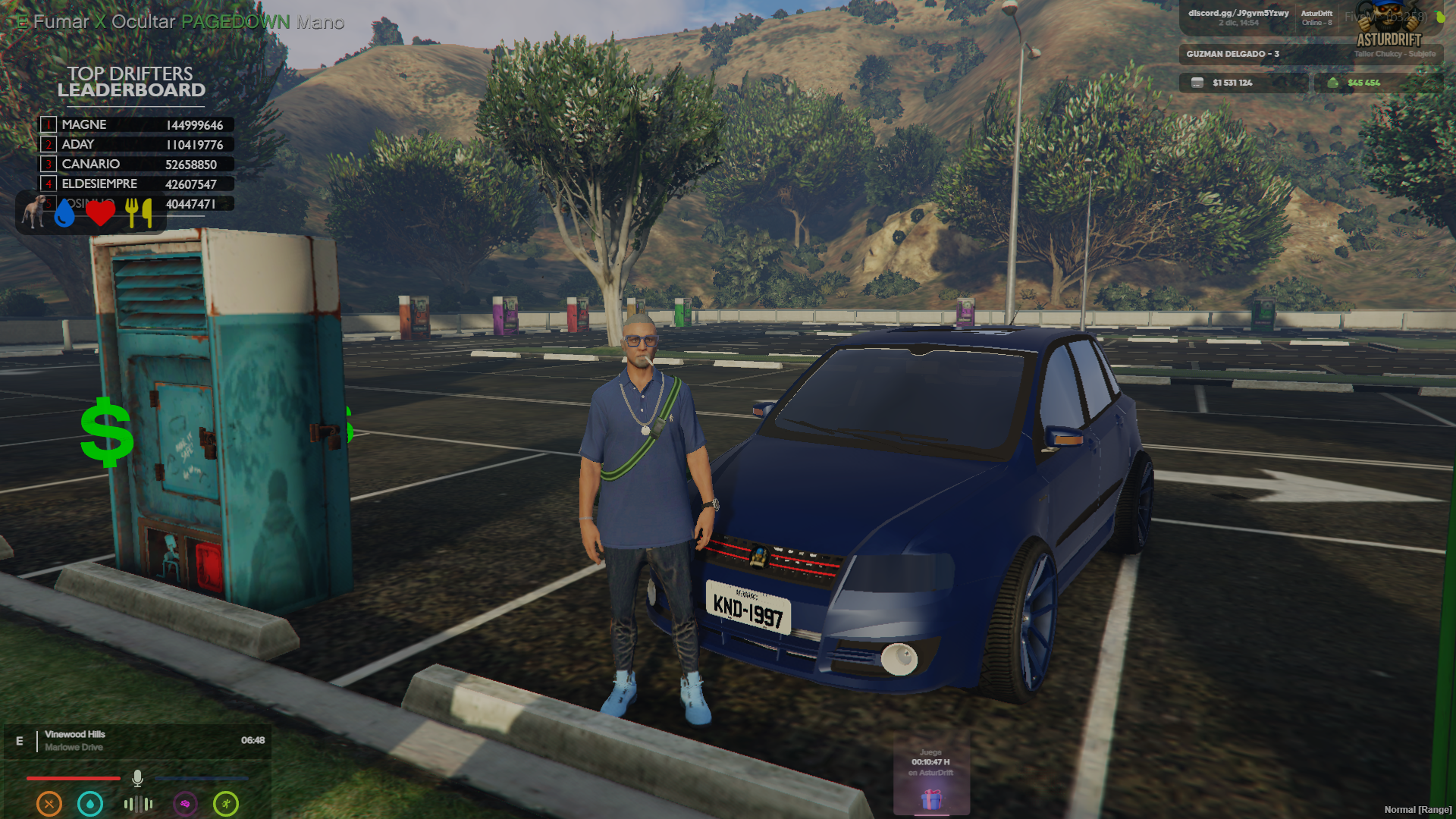Click the purple brain stress icon

(185, 803)
